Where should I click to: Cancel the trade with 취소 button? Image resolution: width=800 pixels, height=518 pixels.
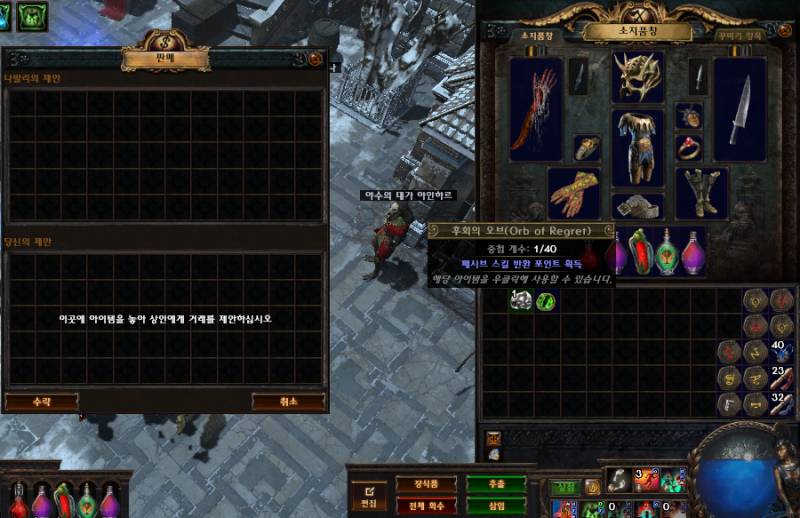[288, 401]
